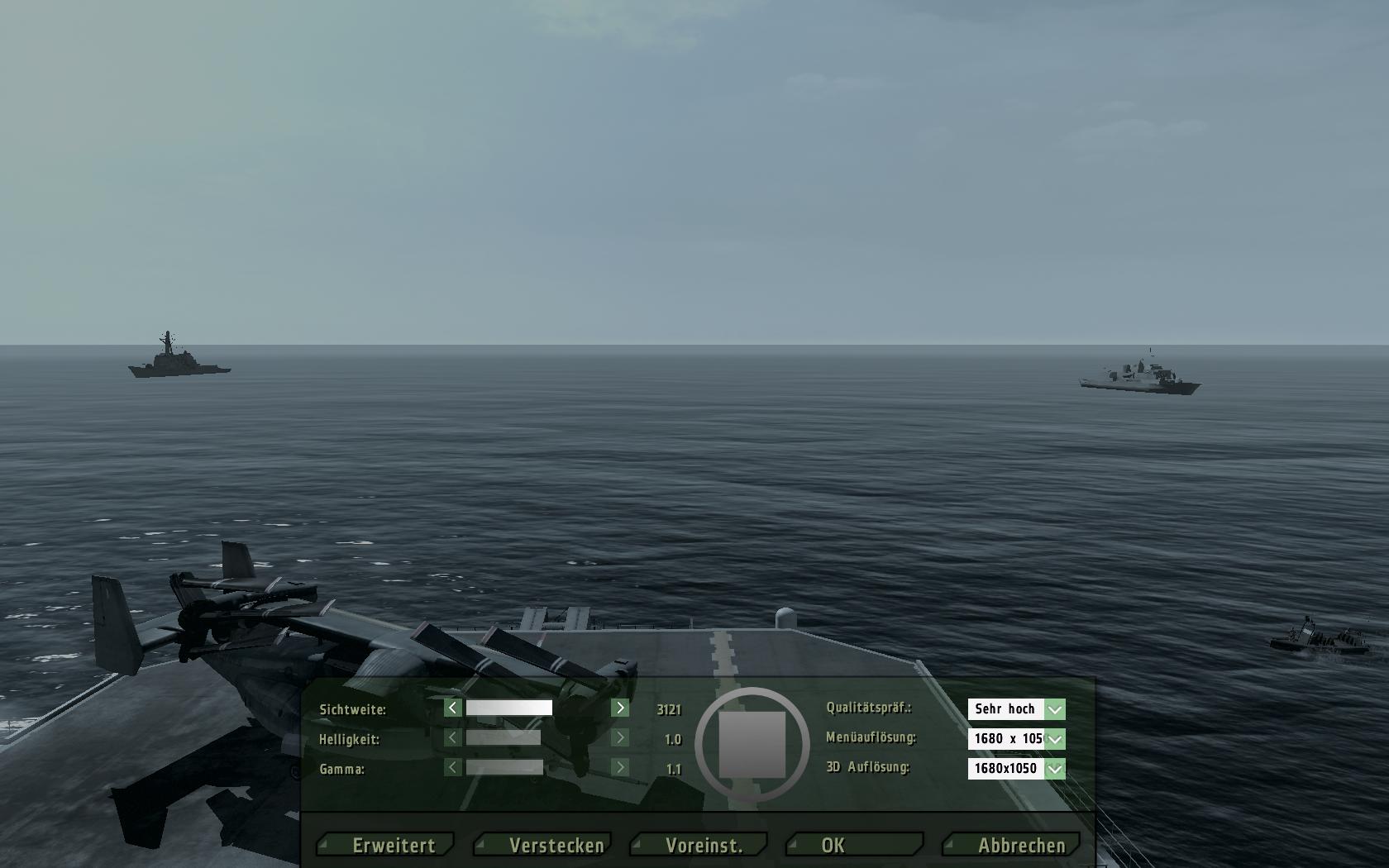Screen dimensions: 1389x868
Task: Increase Sichtweite with right arrow
Action: coord(620,708)
